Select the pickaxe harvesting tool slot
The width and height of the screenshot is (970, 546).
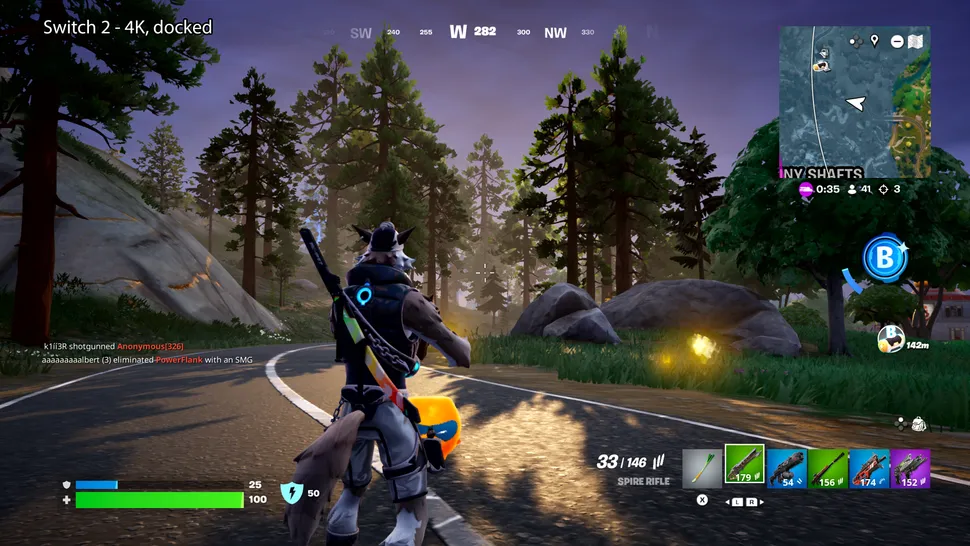tap(702, 468)
